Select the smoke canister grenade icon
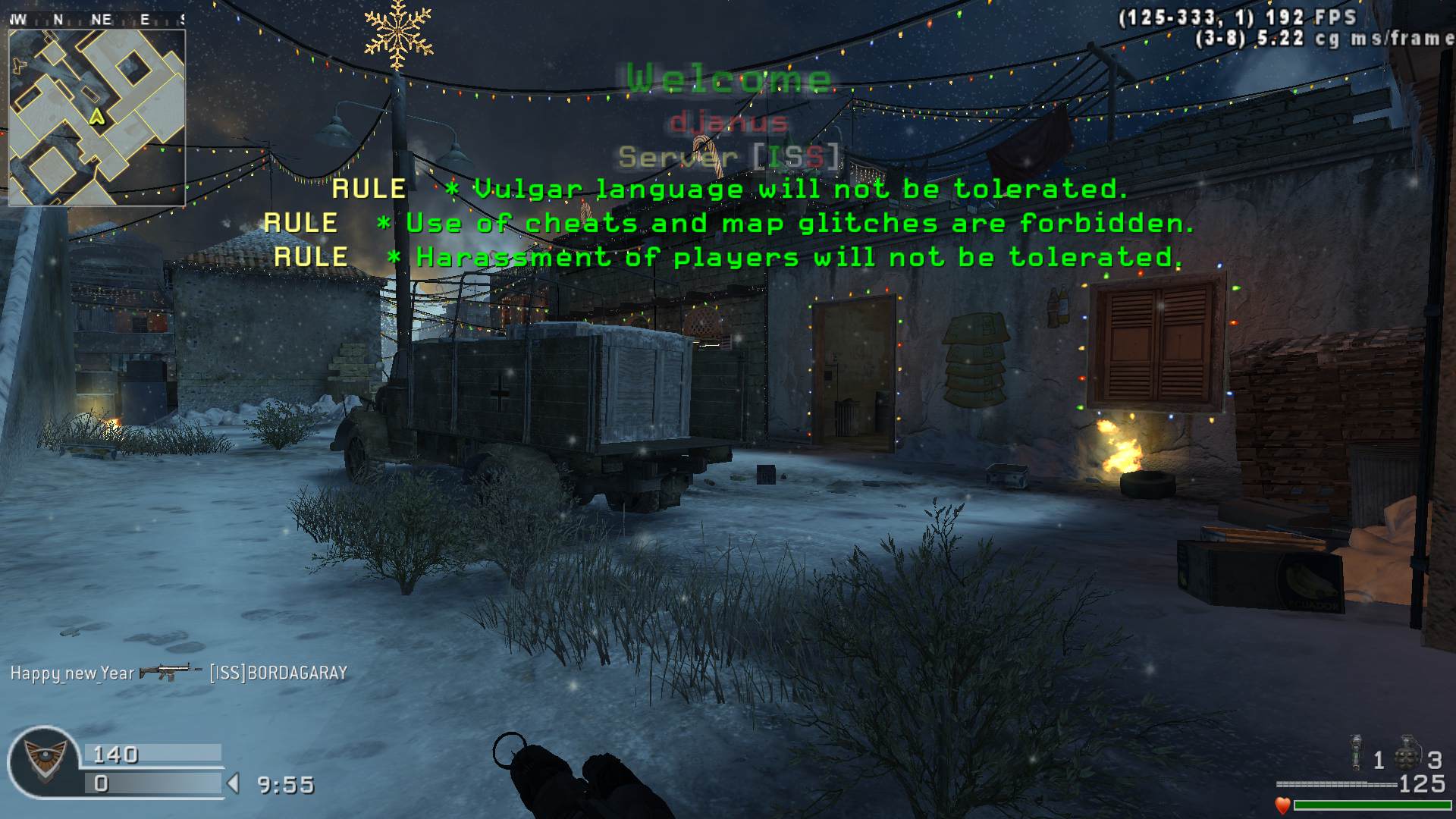Image resolution: width=1456 pixels, height=819 pixels. 1355,753
